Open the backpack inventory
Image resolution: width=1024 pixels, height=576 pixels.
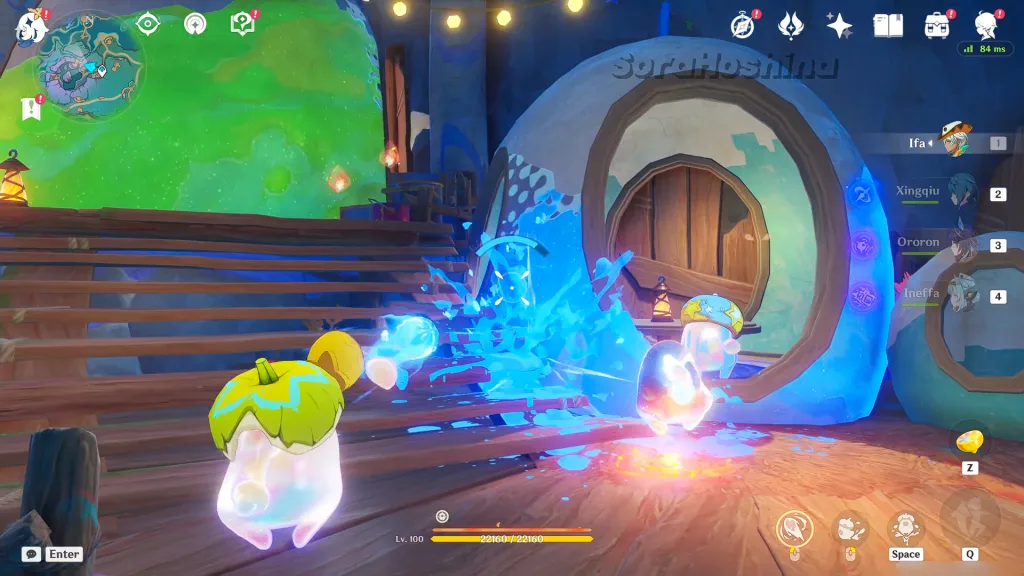click(937, 25)
